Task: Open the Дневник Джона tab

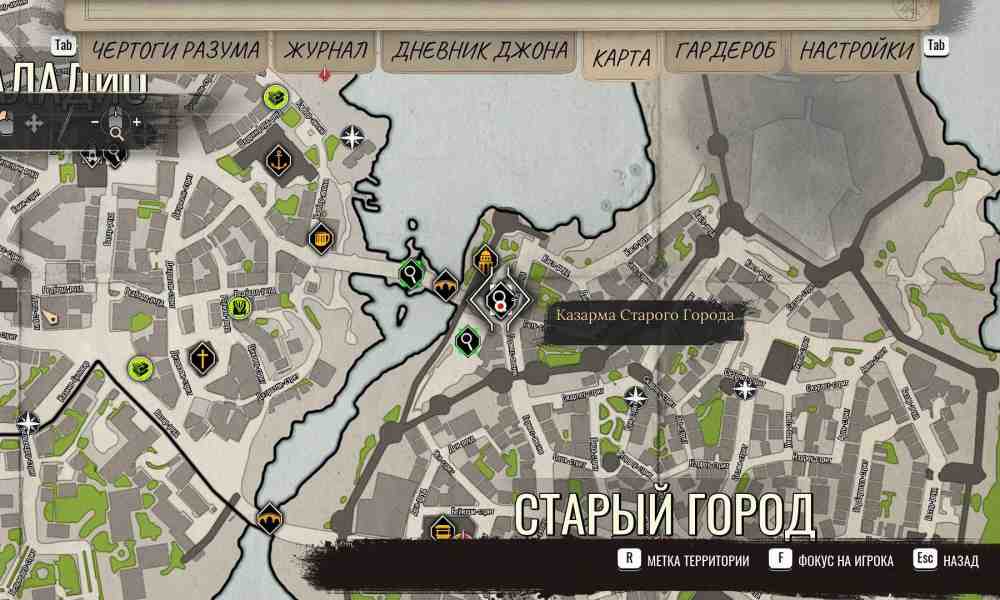Action: click(x=479, y=51)
